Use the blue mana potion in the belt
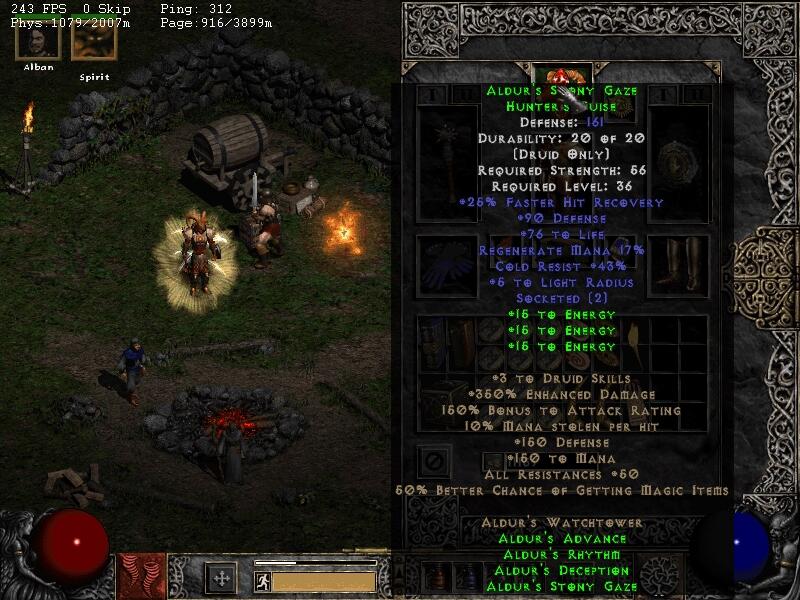800x600 pixels. (465, 577)
